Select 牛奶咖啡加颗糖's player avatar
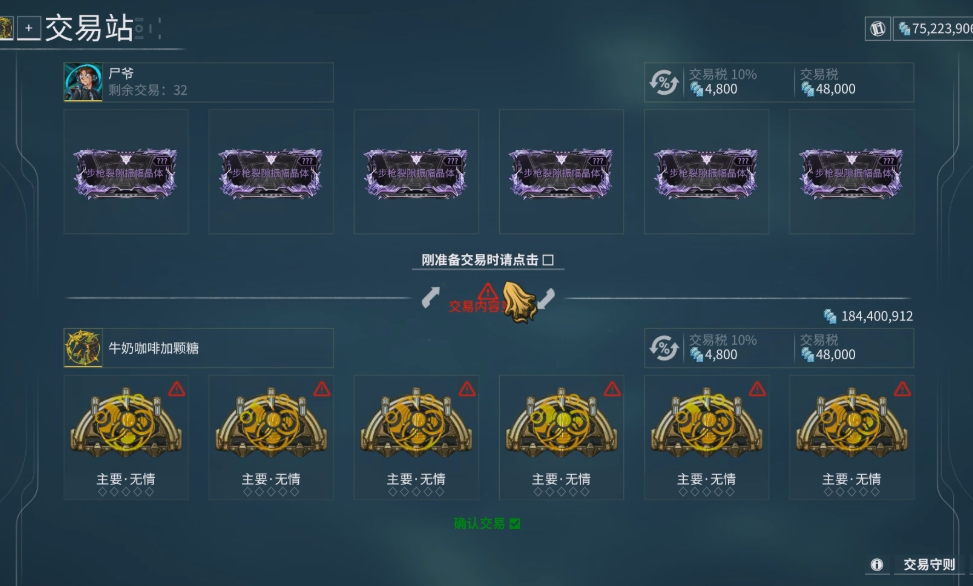Viewport: 973px width, 586px height. 83,348
